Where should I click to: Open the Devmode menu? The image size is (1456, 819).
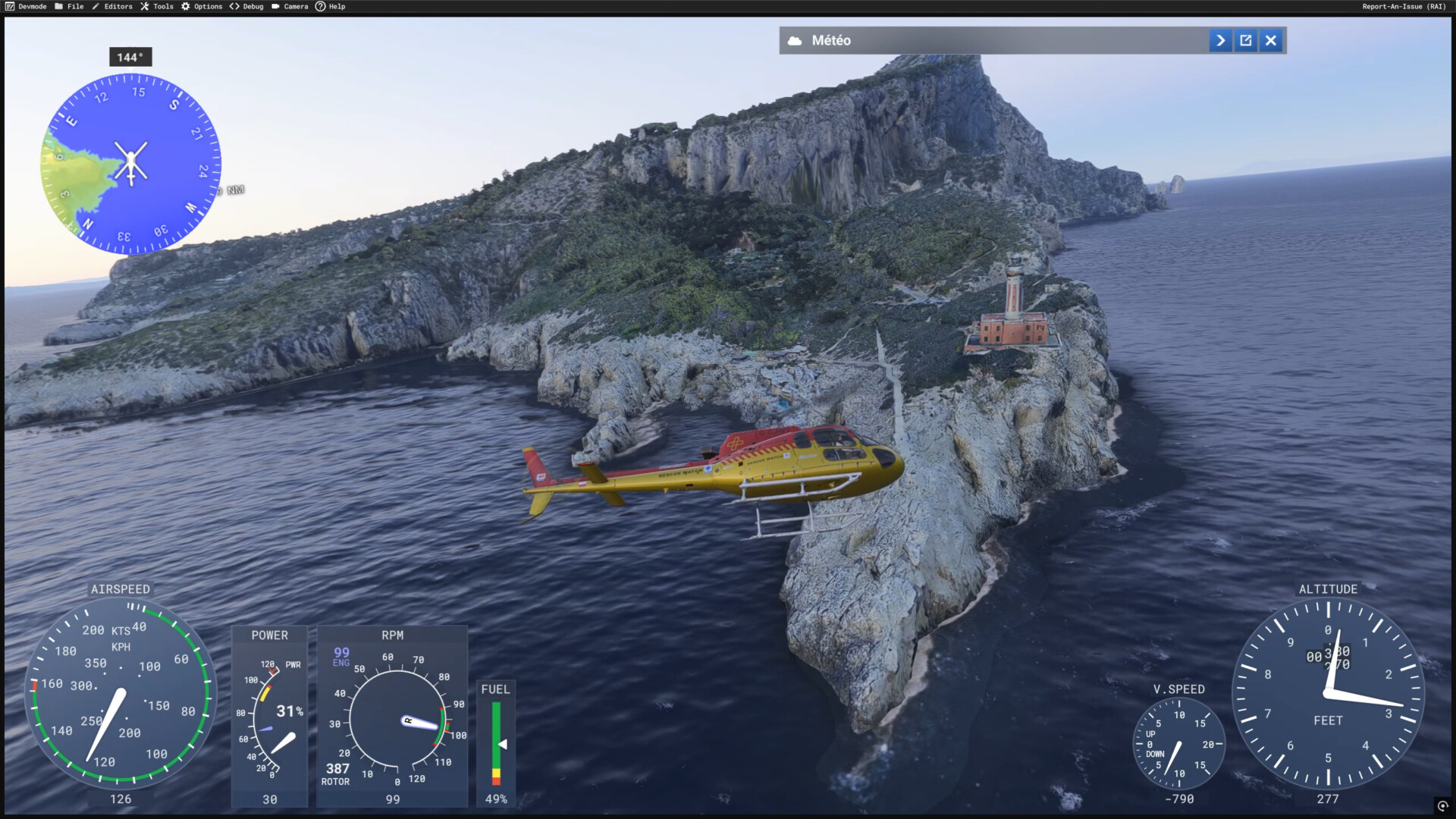point(26,7)
